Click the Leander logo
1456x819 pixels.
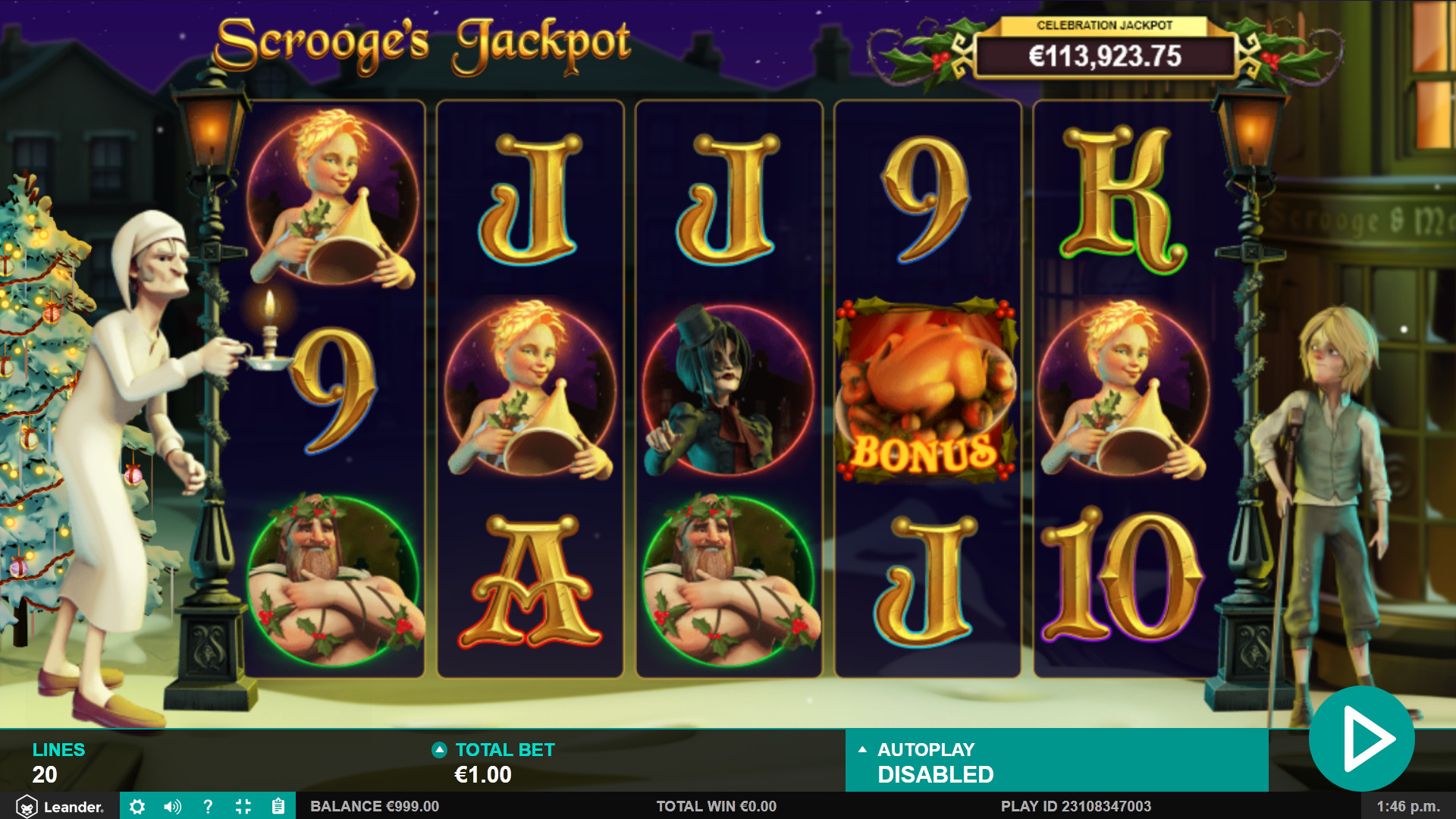click(x=60, y=806)
